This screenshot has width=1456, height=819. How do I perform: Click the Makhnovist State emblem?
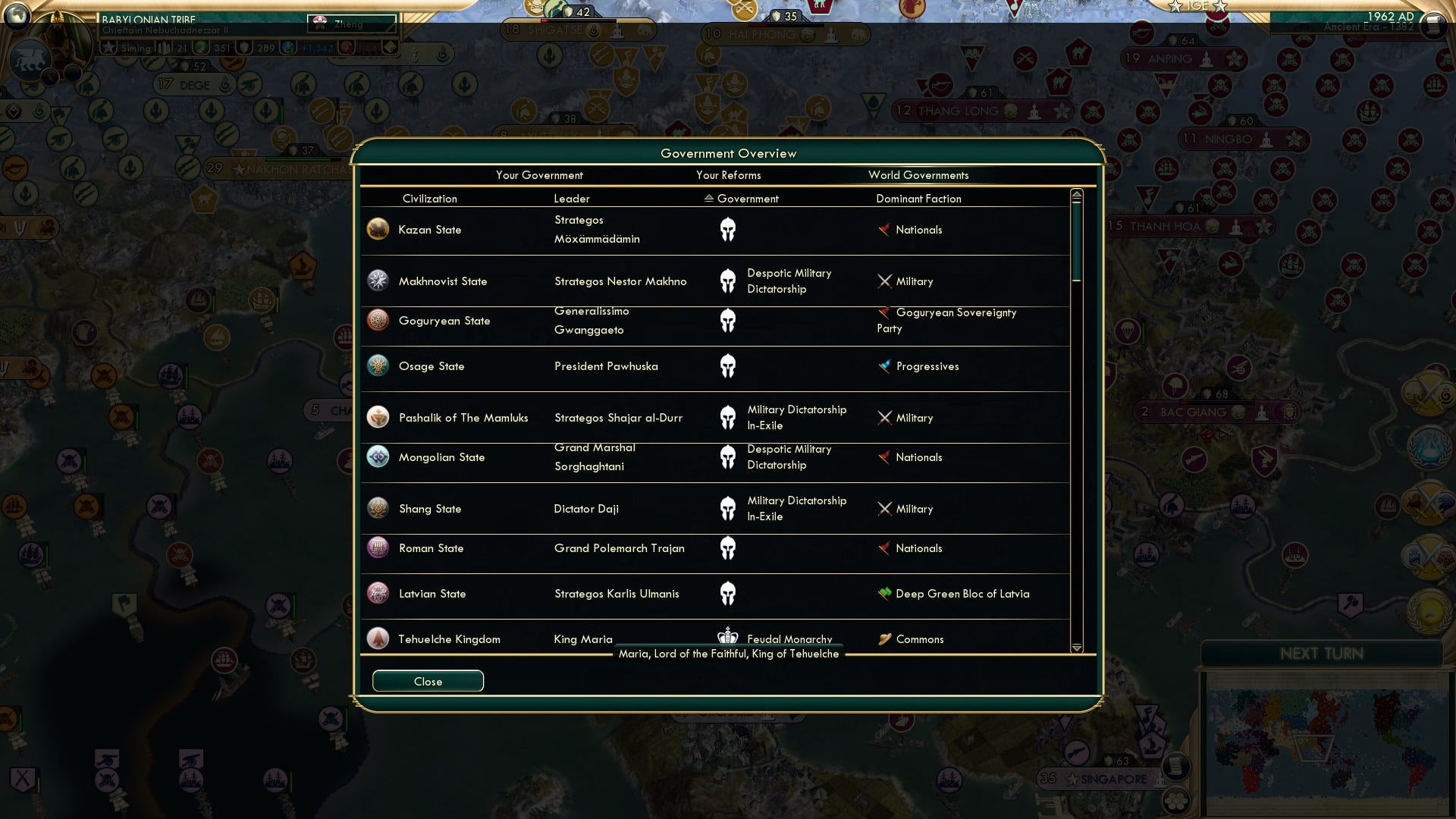pos(378,281)
